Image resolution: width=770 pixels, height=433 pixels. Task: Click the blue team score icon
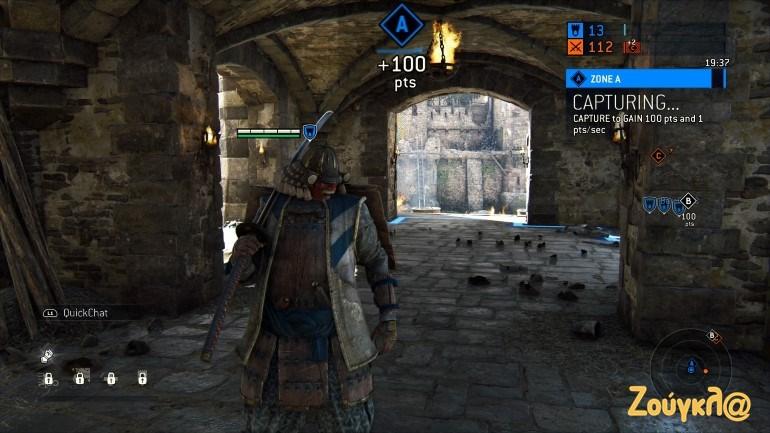(x=574, y=30)
